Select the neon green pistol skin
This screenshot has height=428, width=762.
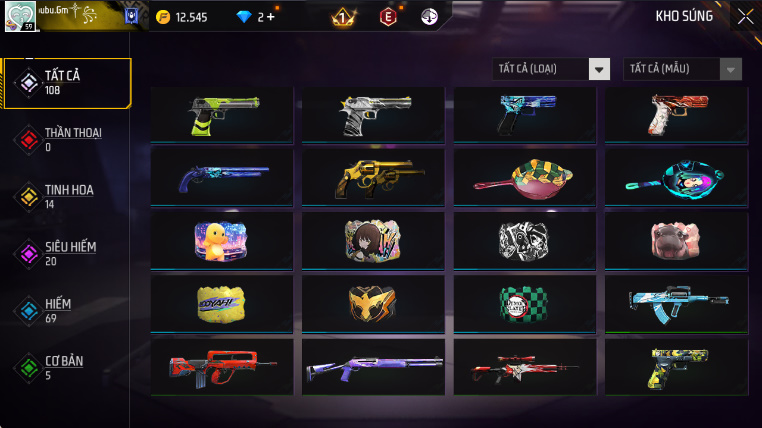pyautogui.click(x=221, y=115)
